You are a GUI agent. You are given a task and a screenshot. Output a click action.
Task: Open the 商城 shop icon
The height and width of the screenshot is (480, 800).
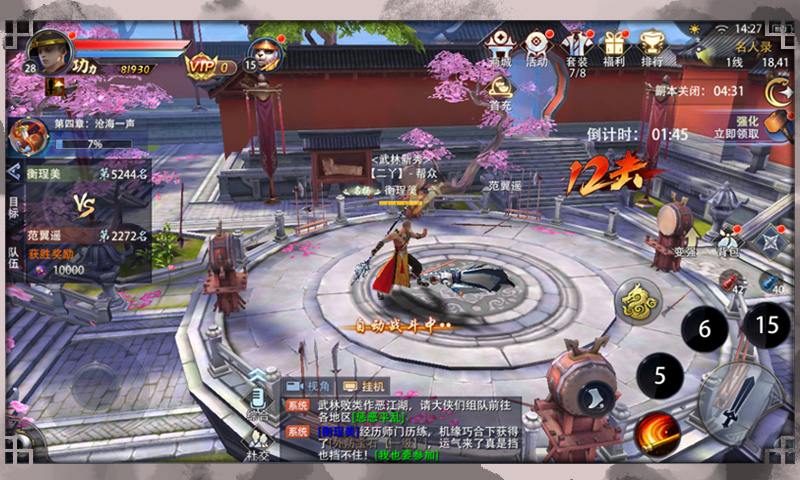point(500,47)
